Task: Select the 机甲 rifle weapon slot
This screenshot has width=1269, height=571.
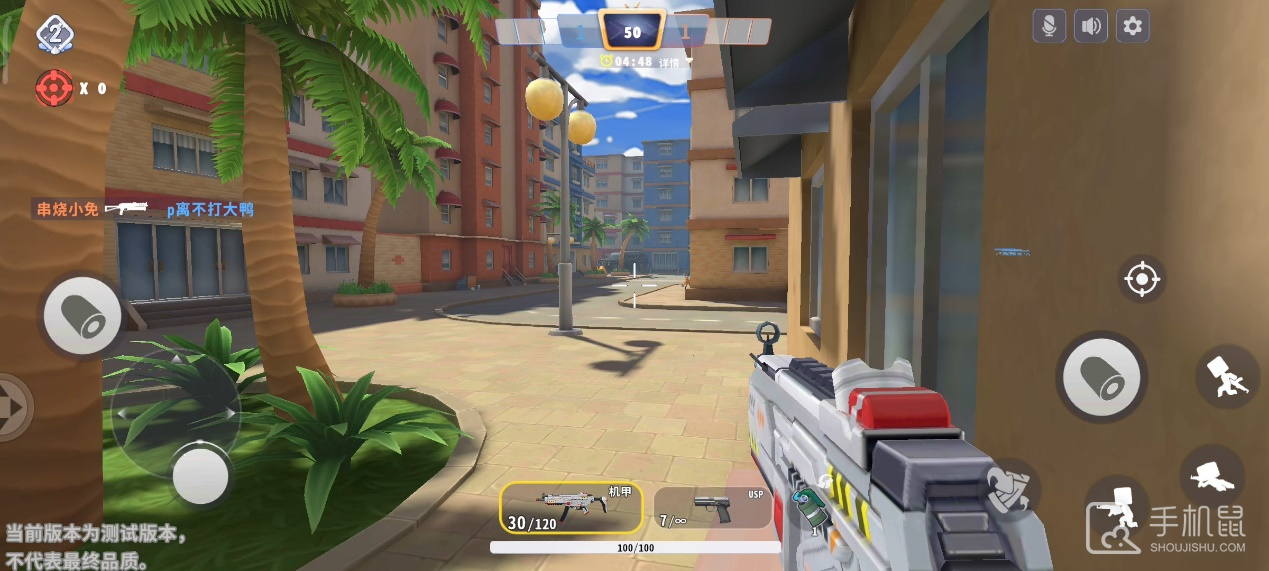Action: coord(571,507)
